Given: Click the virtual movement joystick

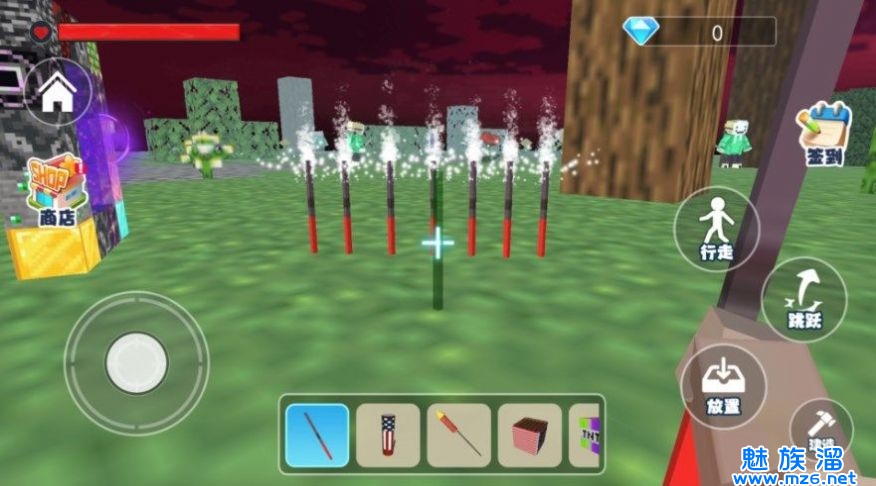Looking at the screenshot, I should click(136, 362).
